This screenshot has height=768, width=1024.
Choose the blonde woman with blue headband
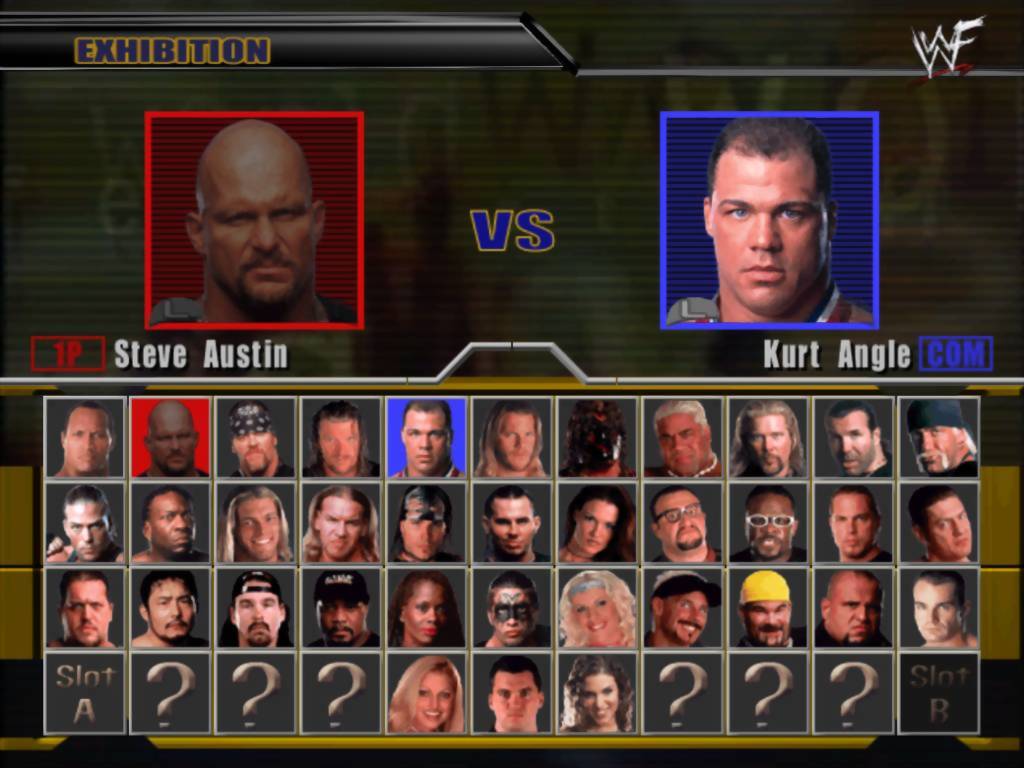[597, 608]
